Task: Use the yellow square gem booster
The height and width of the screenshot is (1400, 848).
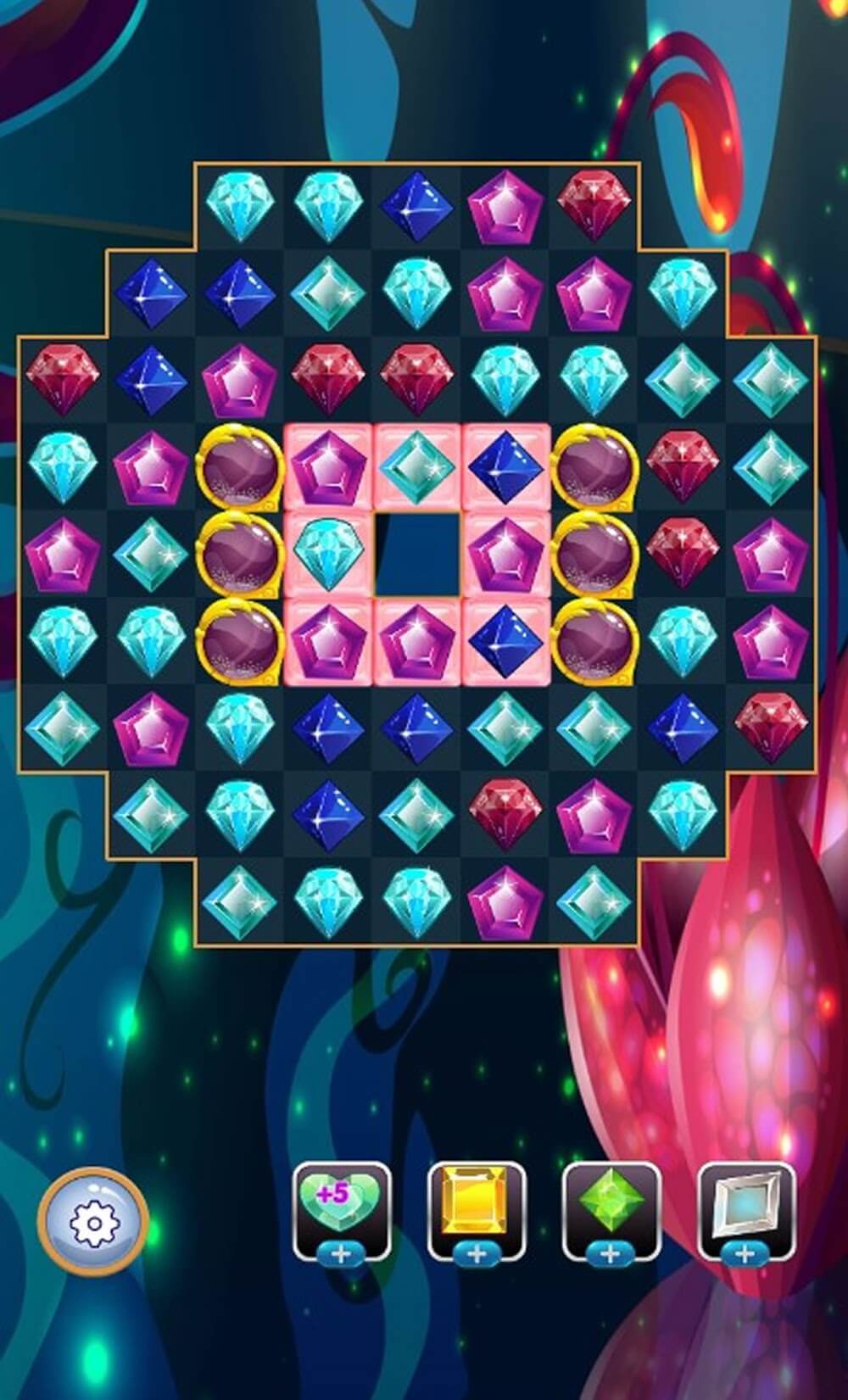Action: point(477,1204)
